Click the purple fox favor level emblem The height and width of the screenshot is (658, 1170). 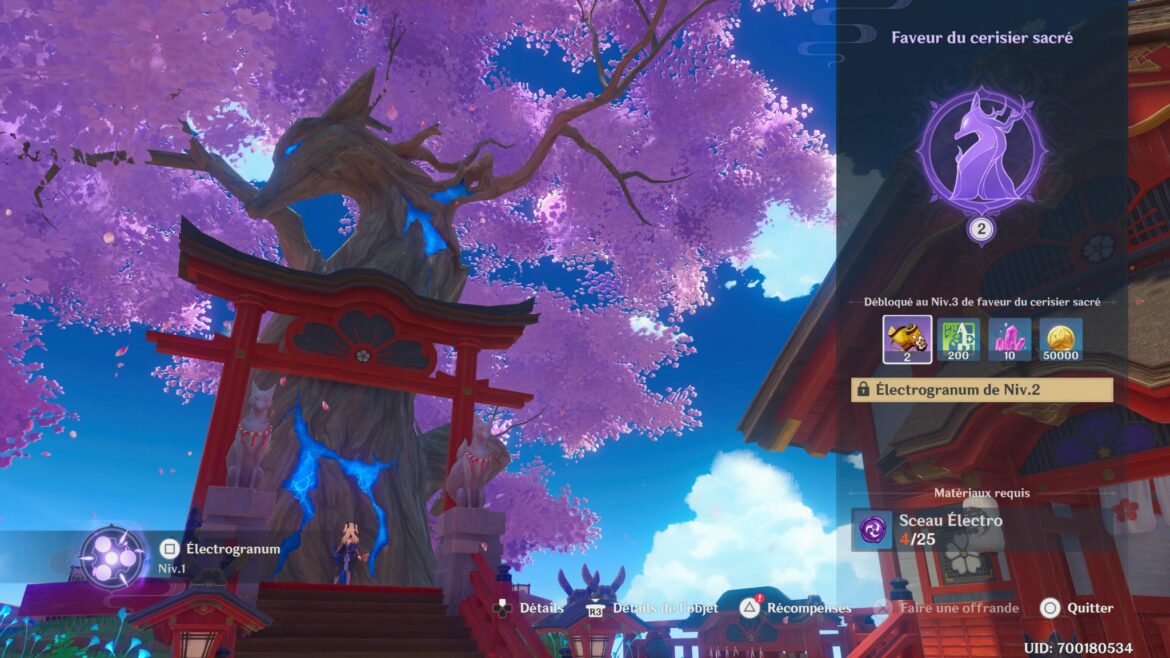(981, 153)
